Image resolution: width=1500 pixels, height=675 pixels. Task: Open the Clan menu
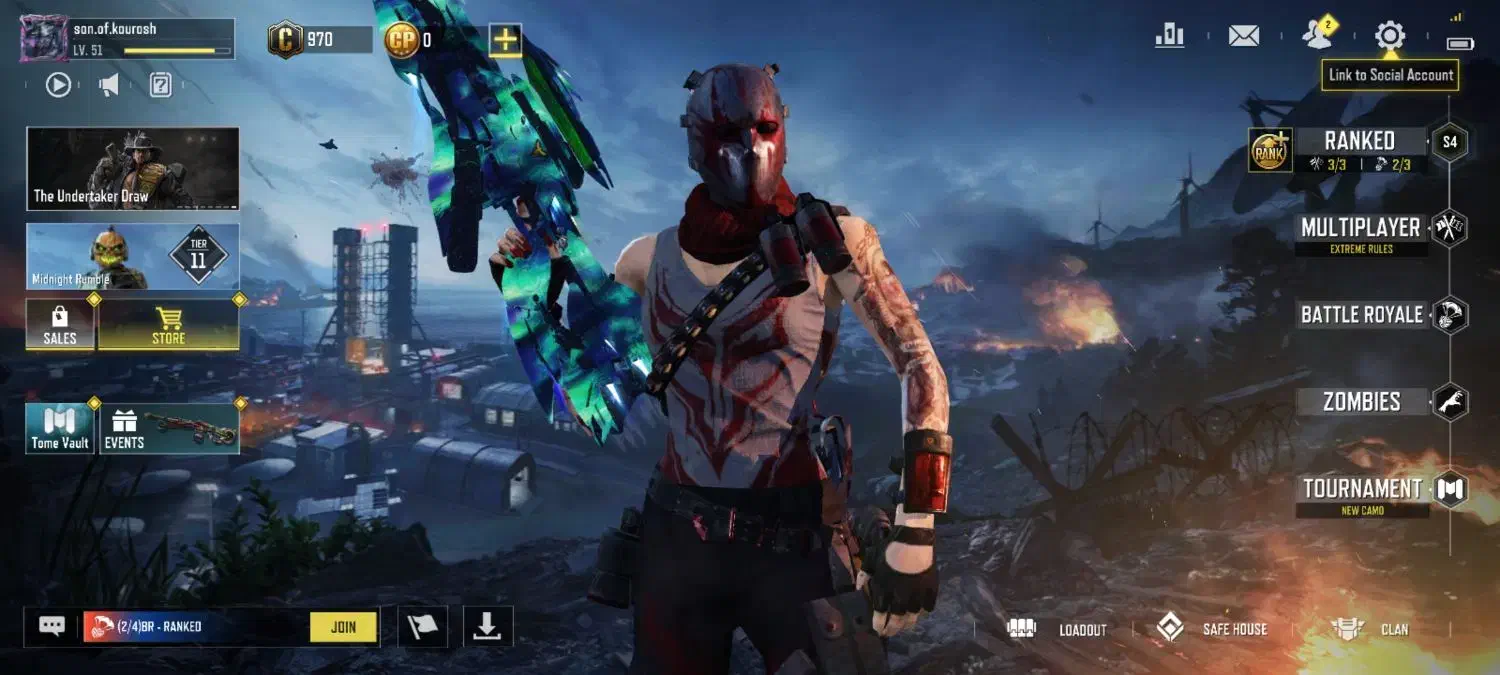[x=1370, y=629]
